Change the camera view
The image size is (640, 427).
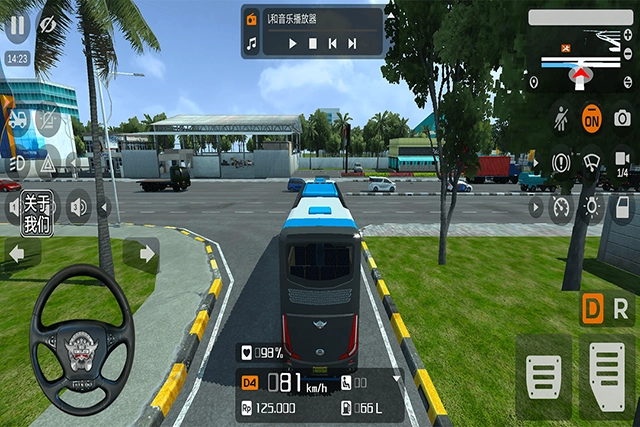(x=621, y=161)
